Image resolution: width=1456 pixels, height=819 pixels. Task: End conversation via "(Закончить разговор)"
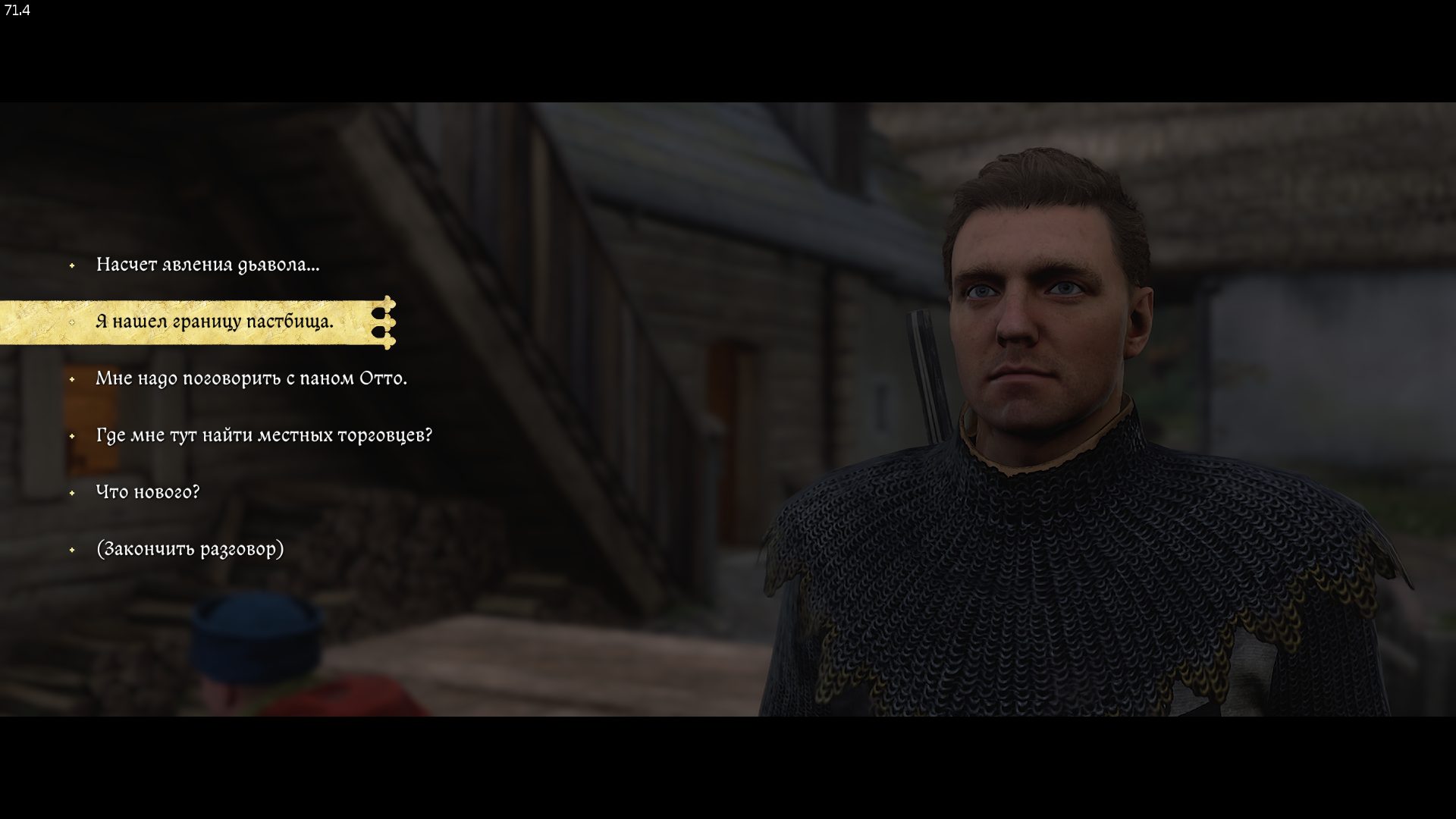[x=190, y=549]
